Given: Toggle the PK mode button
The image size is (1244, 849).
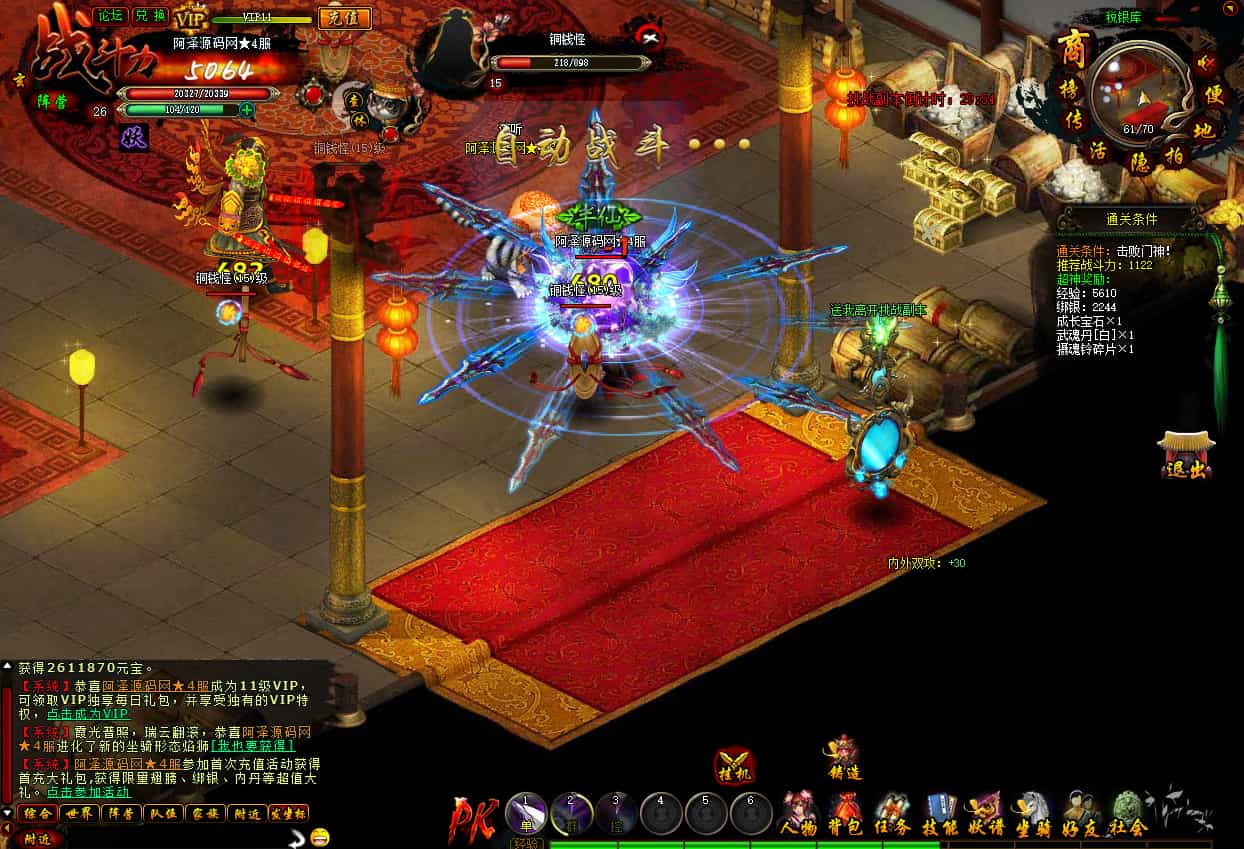Looking at the screenshot, I should pos(474,816).
